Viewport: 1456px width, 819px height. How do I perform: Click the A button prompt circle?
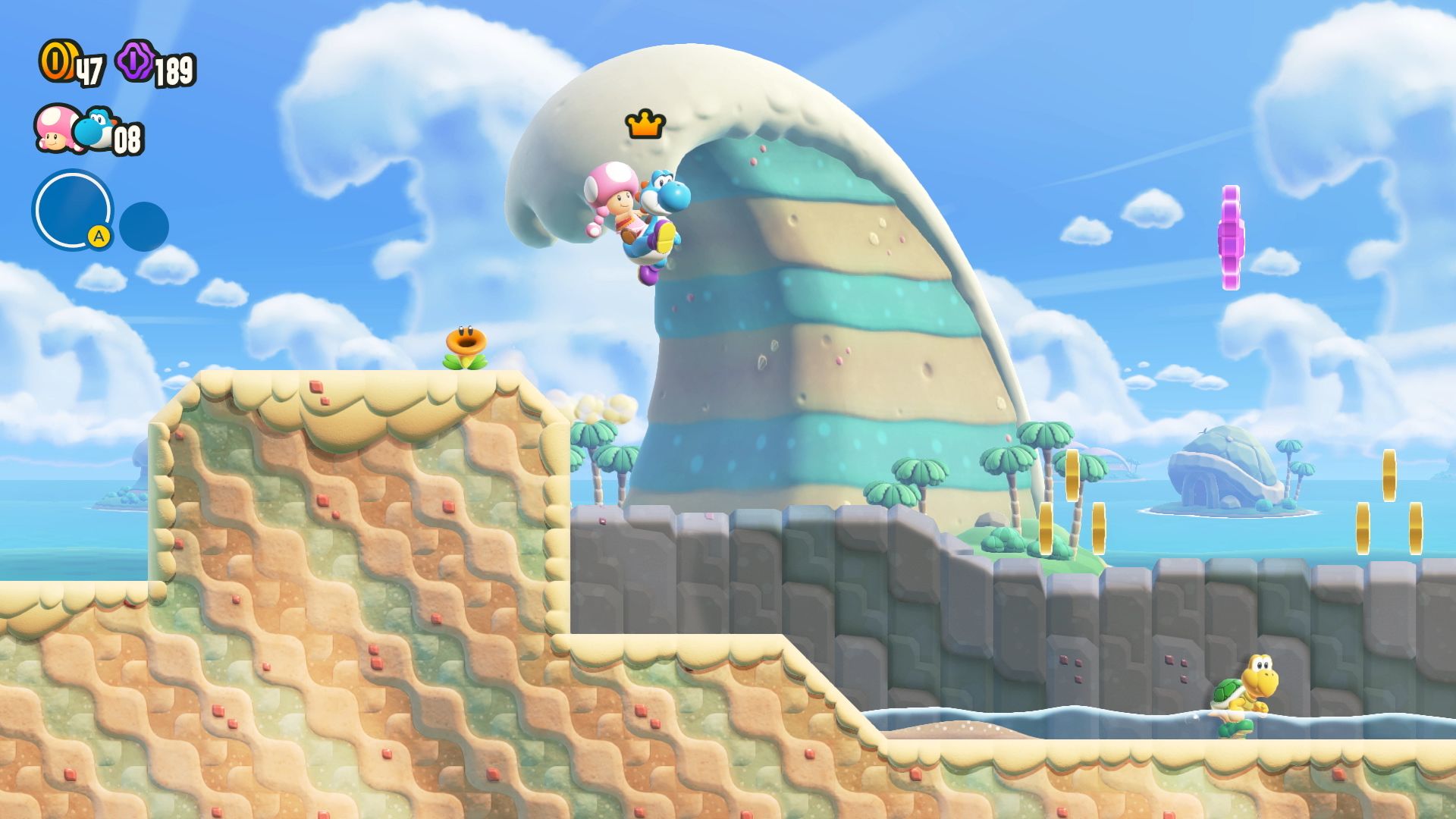click(99, 237)
